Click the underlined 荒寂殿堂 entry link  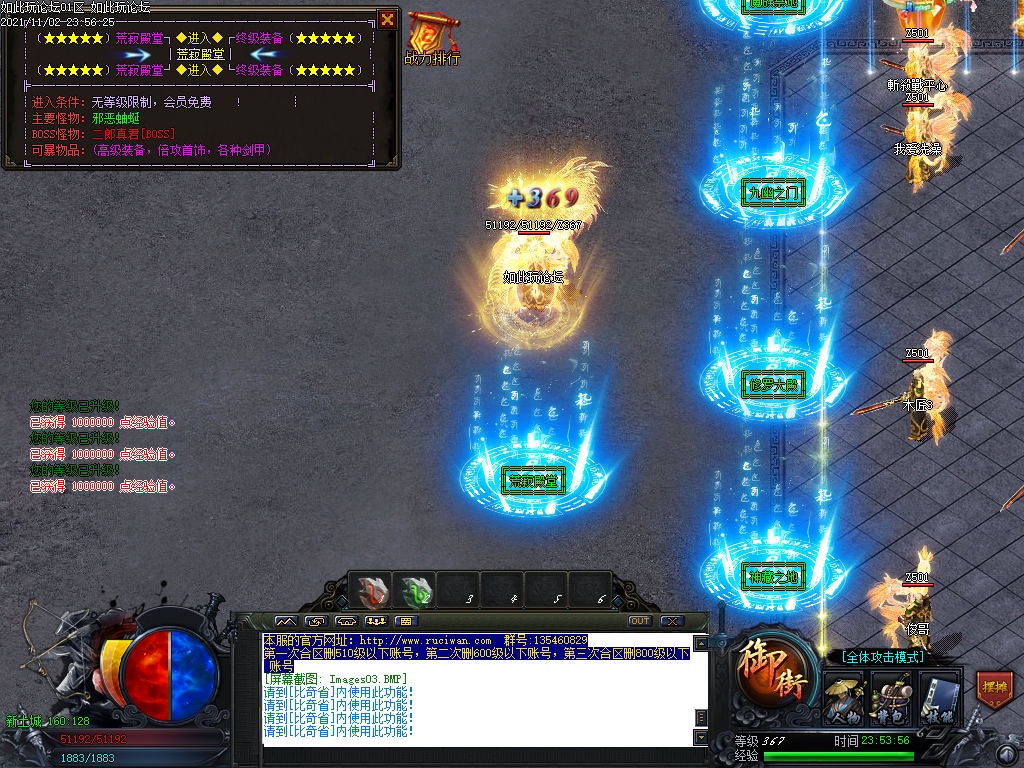click(x=200, y=54)
